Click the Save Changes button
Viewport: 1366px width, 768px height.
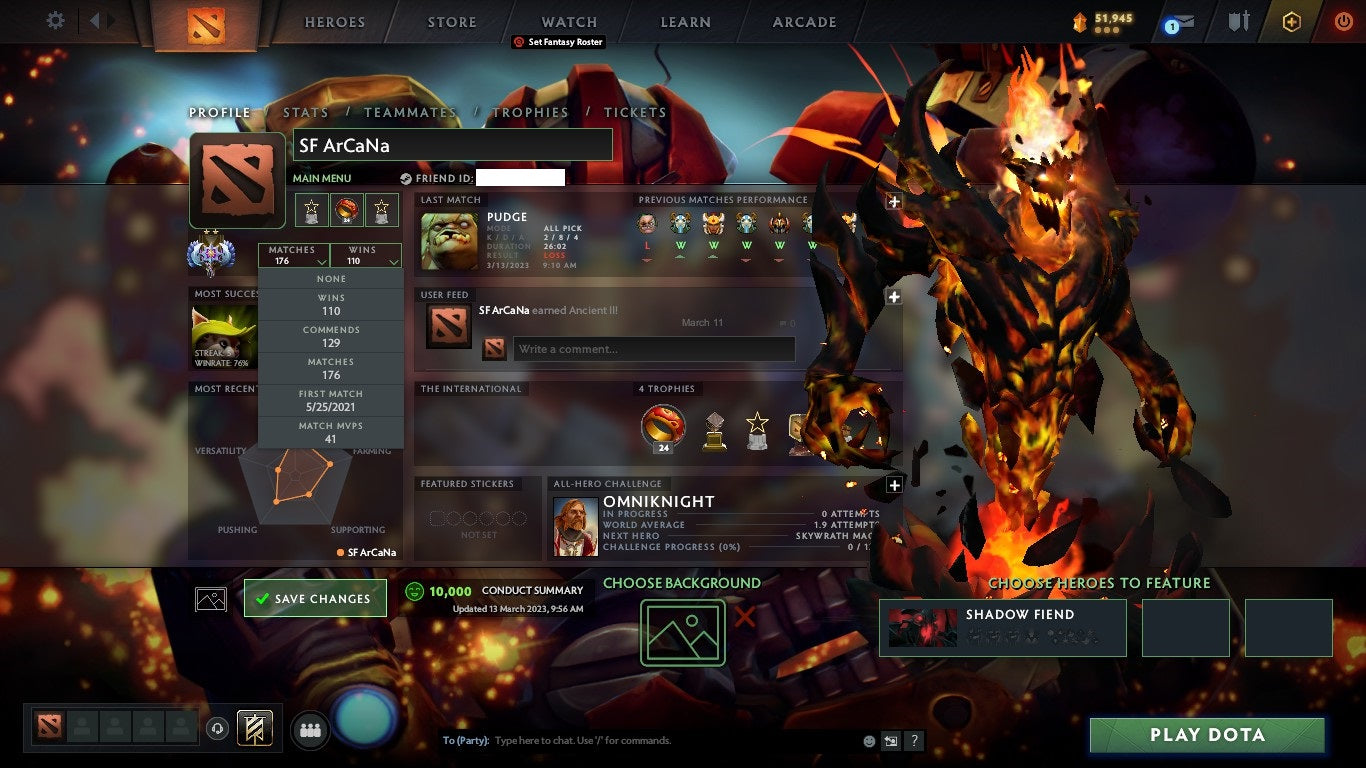point(315,598)
